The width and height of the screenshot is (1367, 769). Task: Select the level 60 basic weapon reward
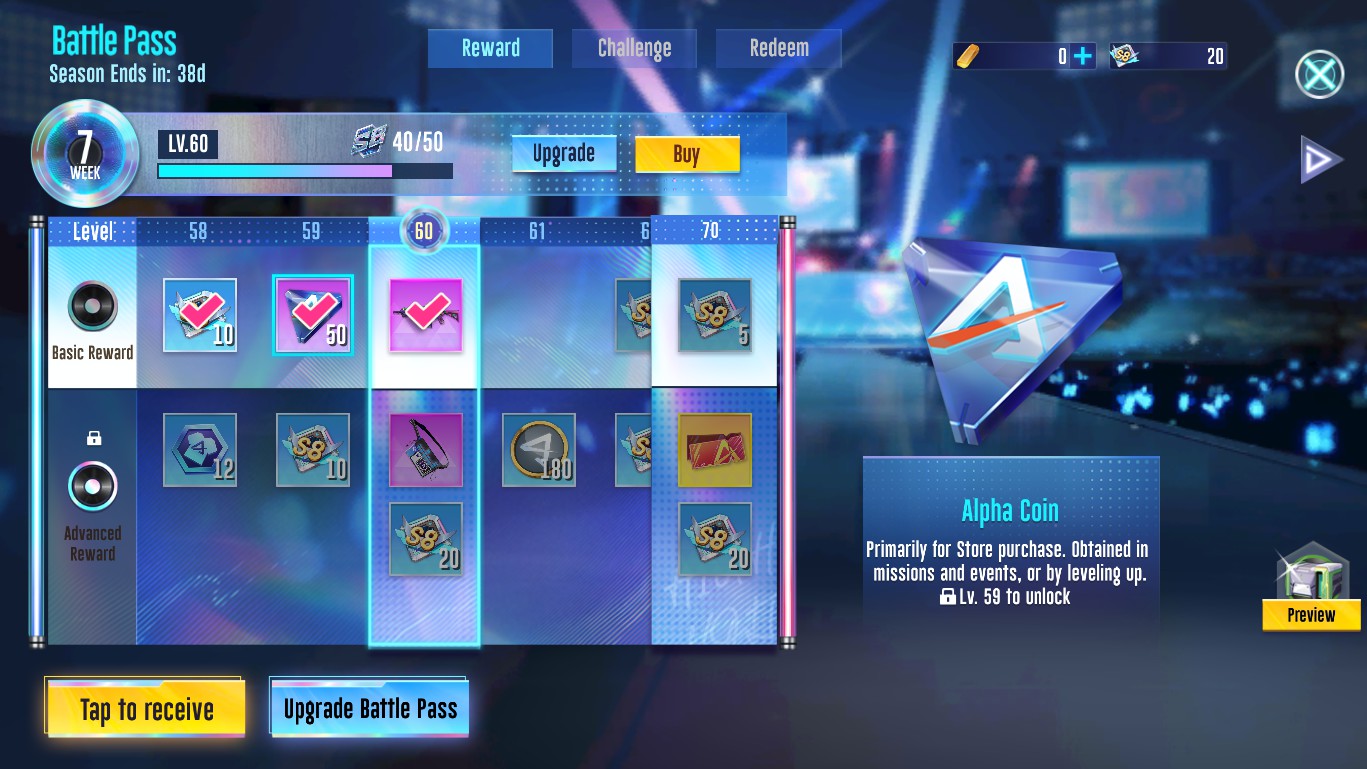[x=425, y=316]
